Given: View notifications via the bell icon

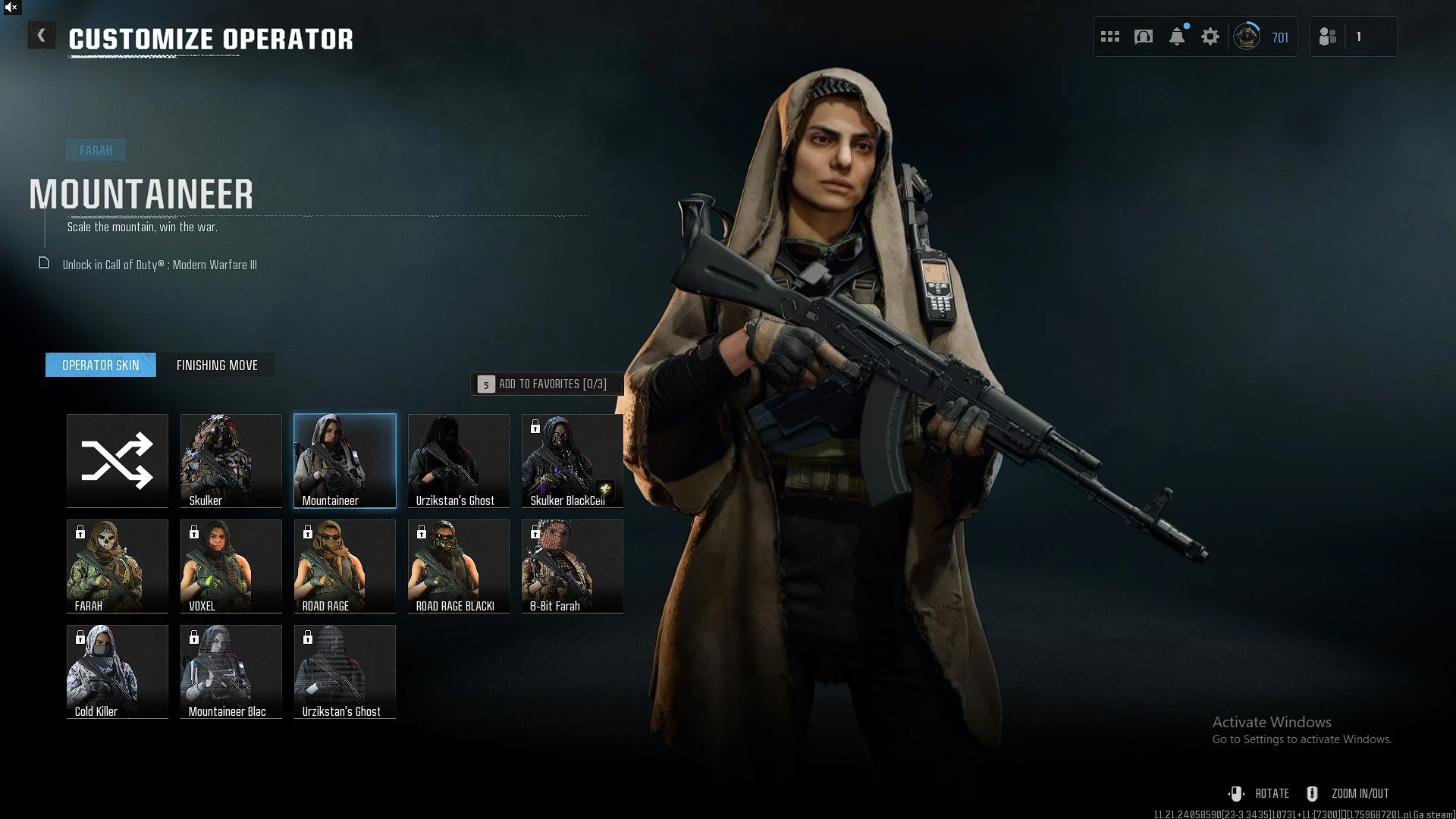Looking at the screenshot, I should 1177,36.
